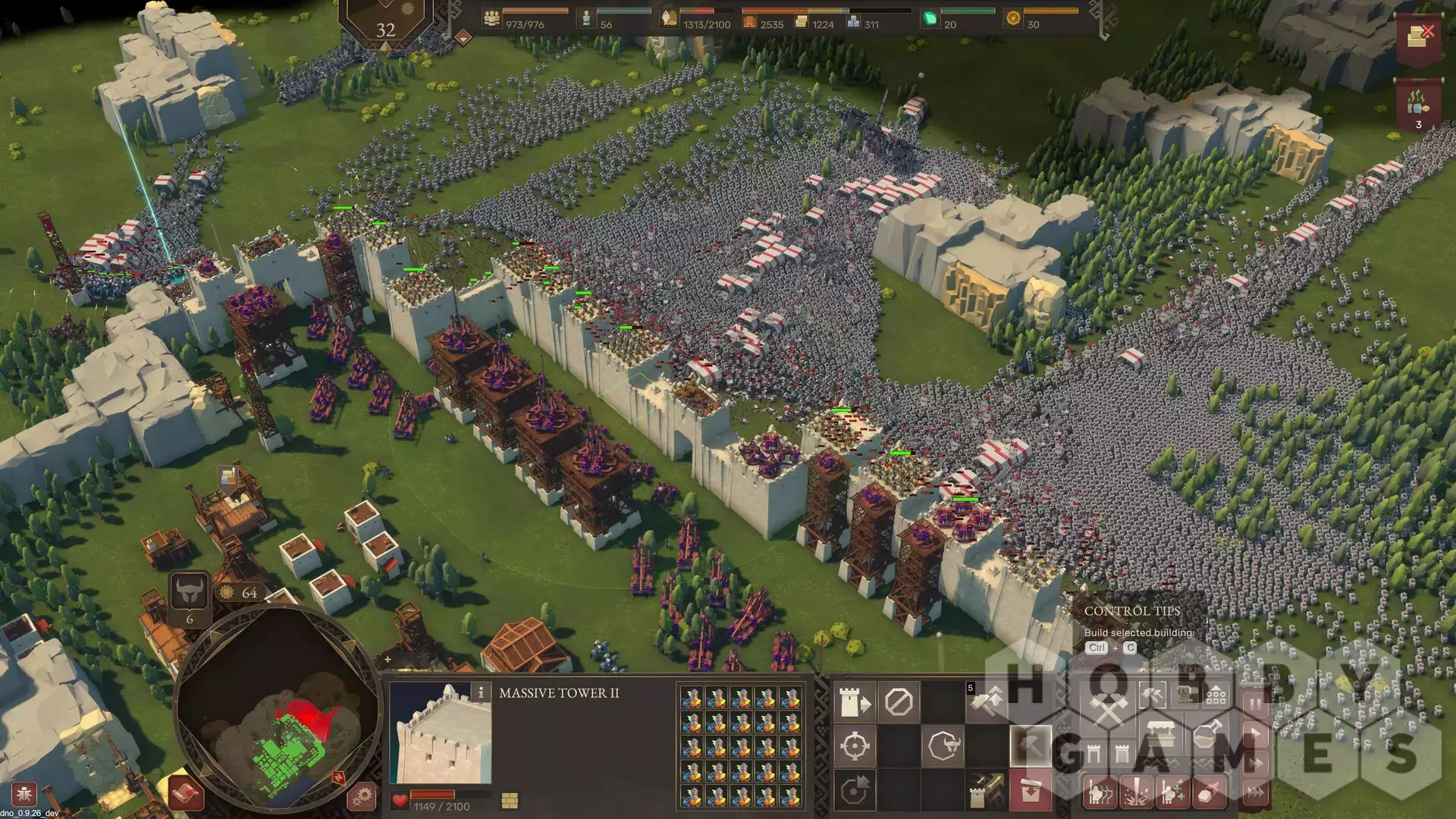Click the horned helmet wave indicator
The image size is (1456, 819).
[x=189, y=591]
